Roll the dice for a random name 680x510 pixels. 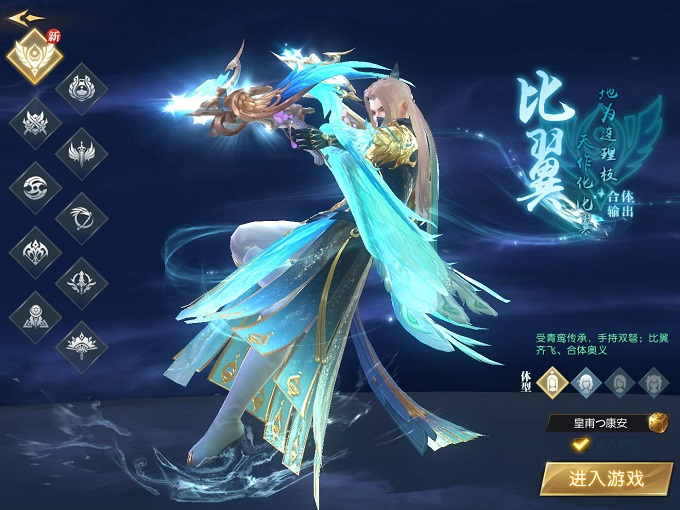point(656,423)
